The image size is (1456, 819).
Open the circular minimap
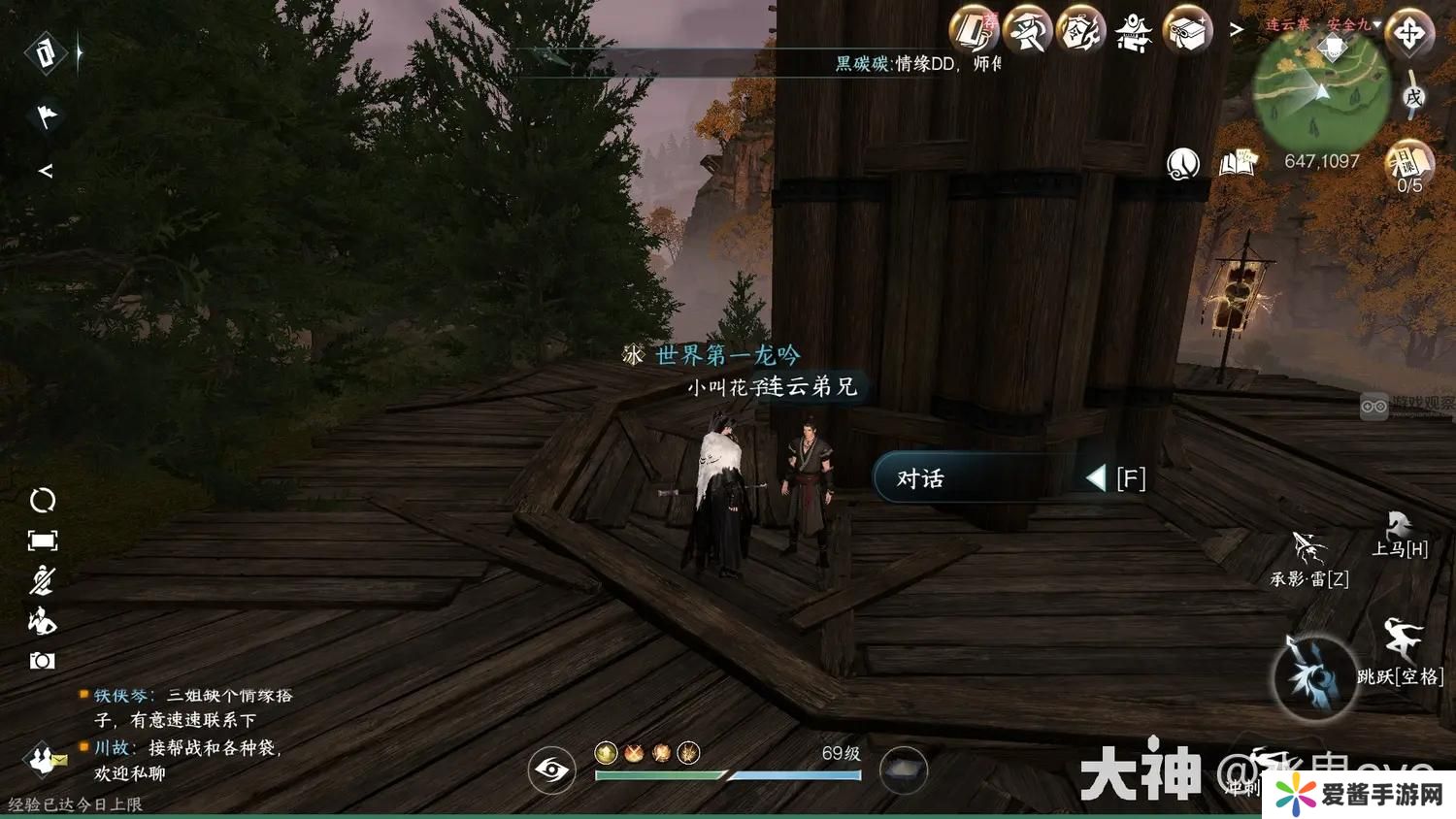coord(1321,92)
